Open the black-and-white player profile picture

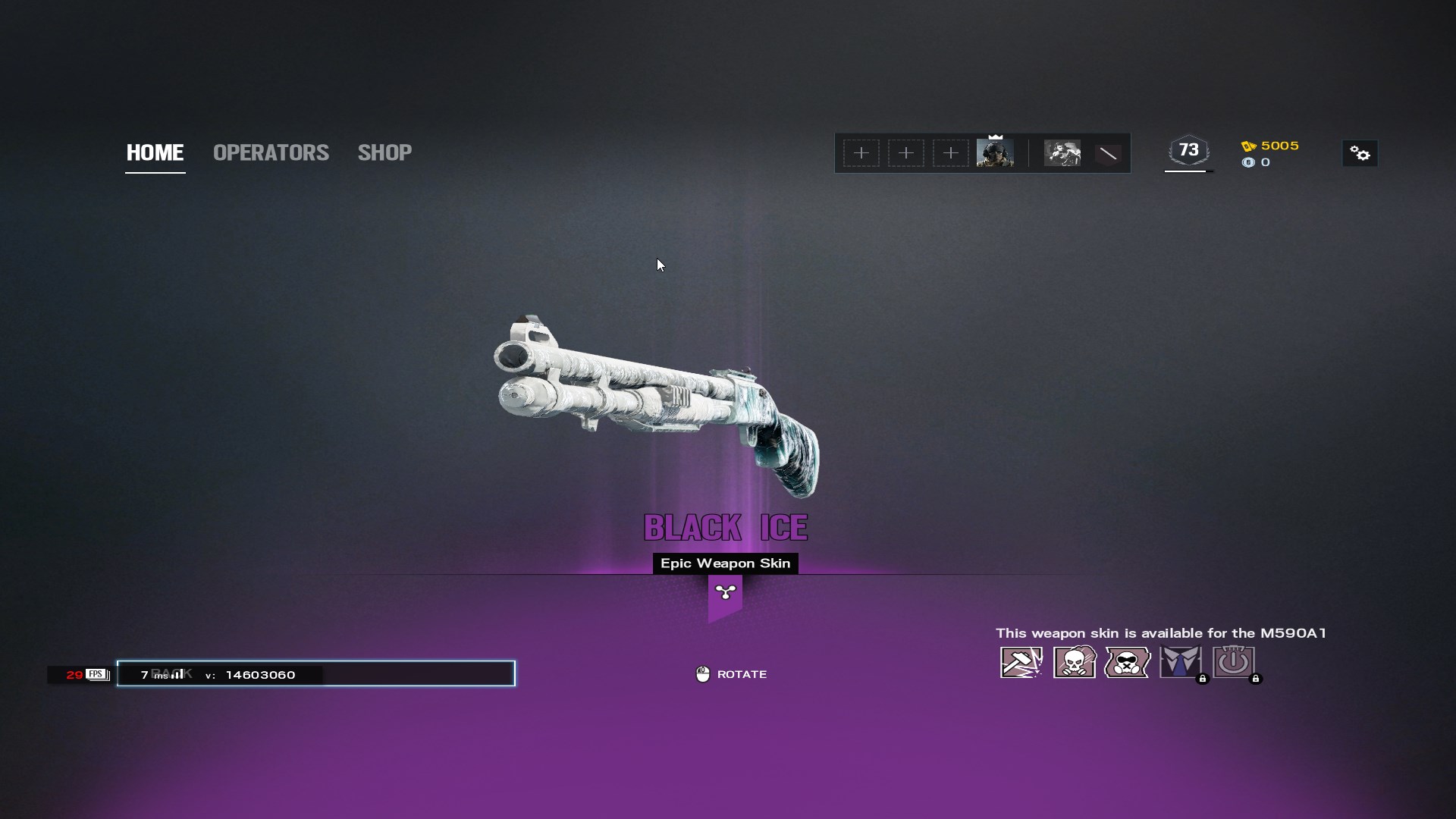(1062, 153)
